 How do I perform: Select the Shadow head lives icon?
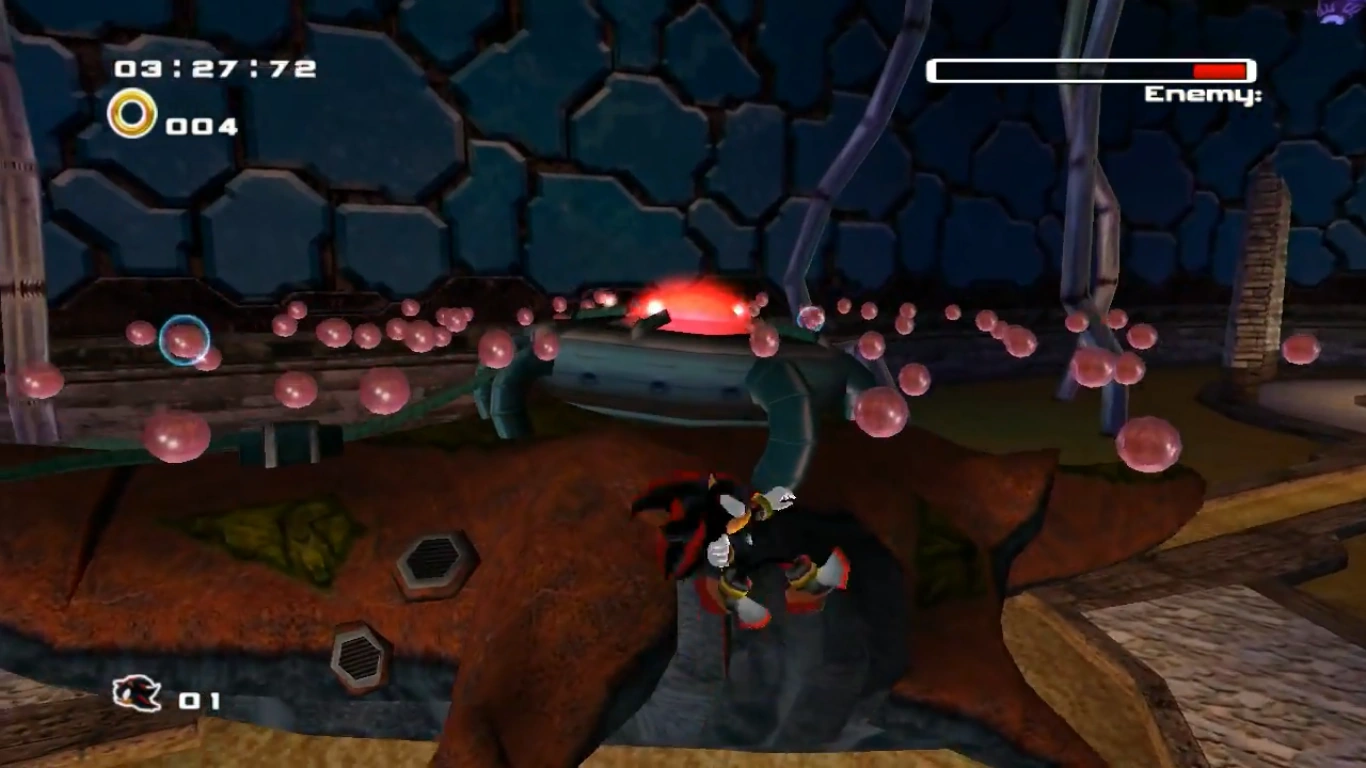click(137, 693)
